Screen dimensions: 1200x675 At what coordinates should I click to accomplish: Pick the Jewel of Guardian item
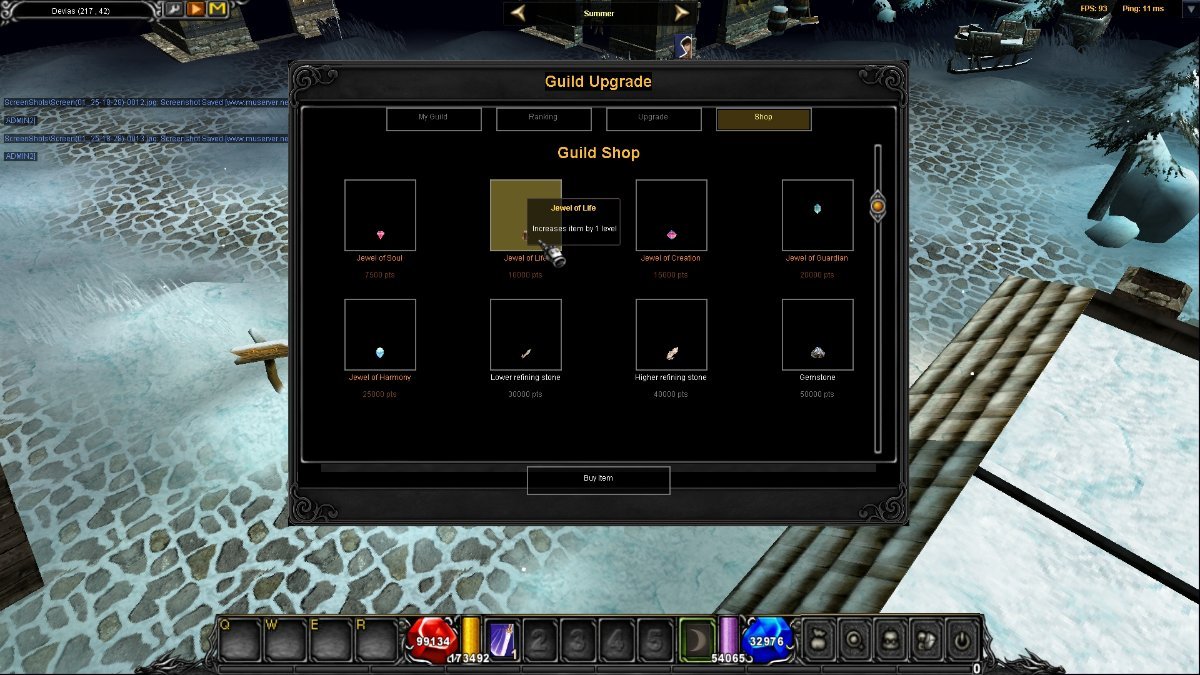click(817, 215)
